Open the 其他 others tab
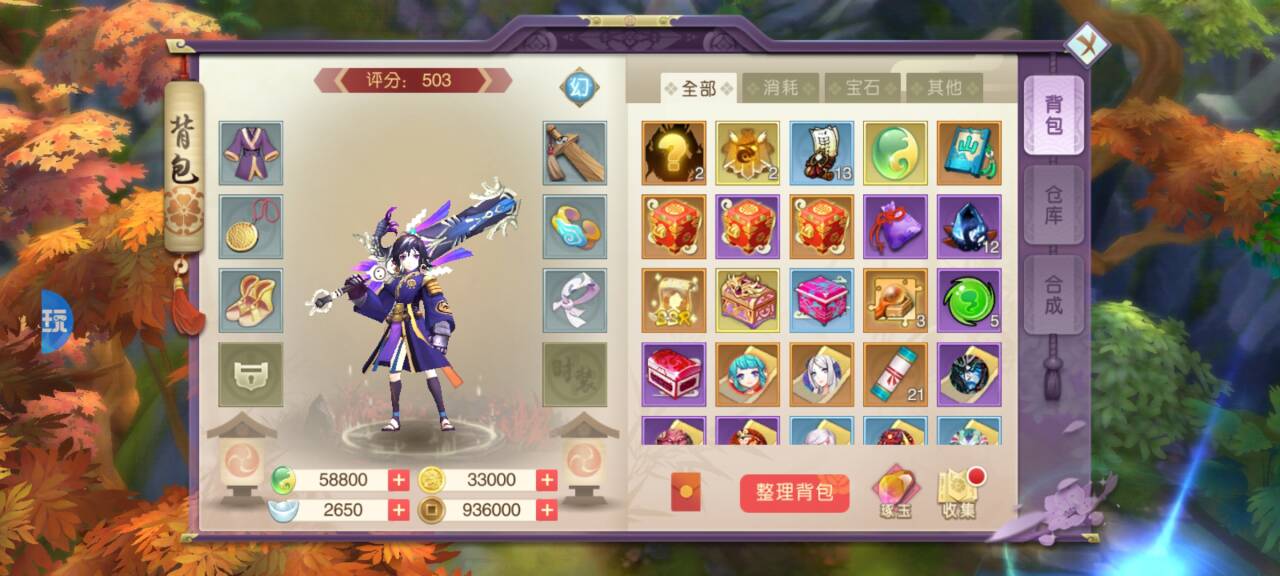 944,88
